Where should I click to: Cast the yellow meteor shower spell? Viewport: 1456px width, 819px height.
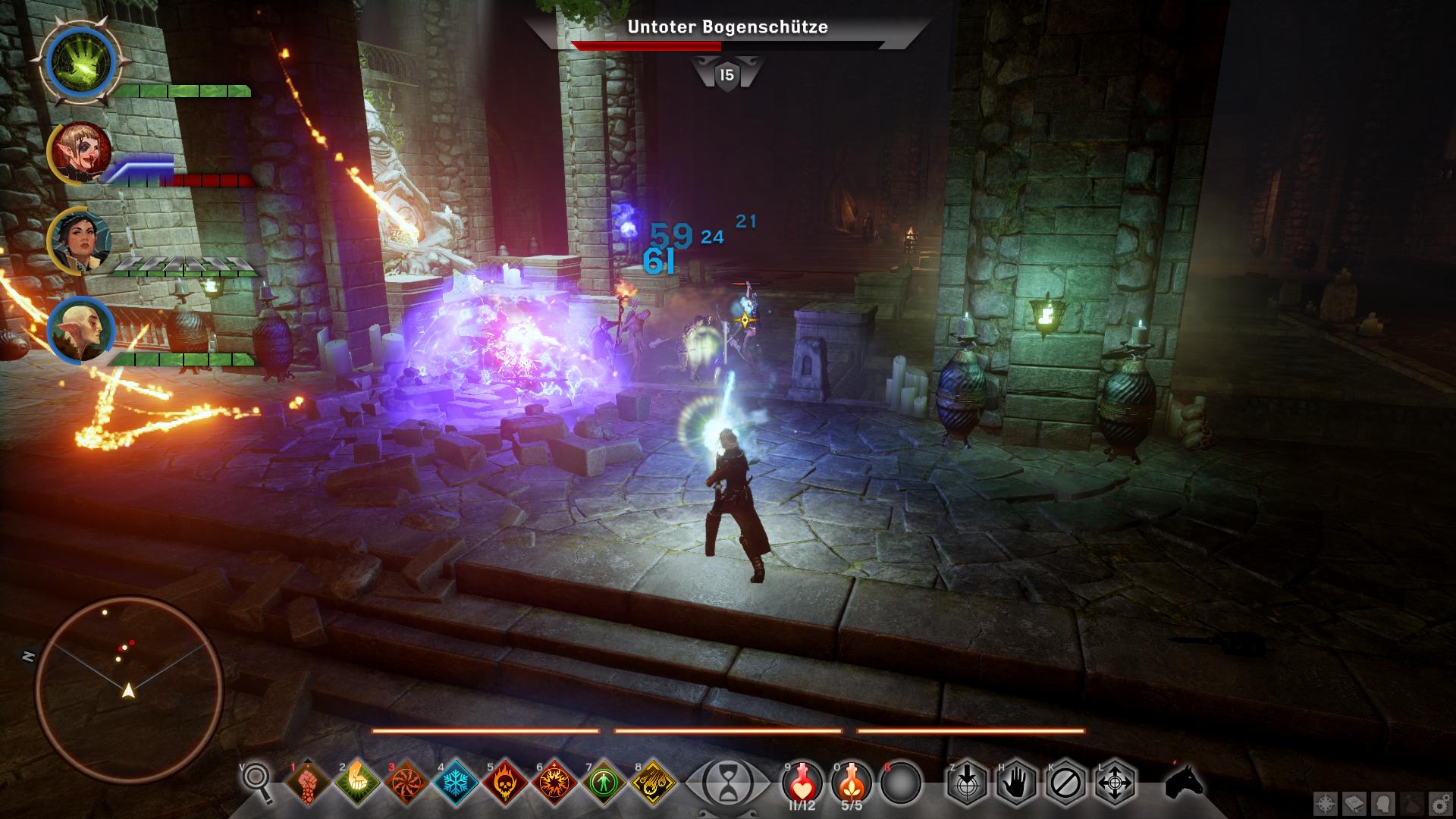pyautogui.click(x=653, y=781)
